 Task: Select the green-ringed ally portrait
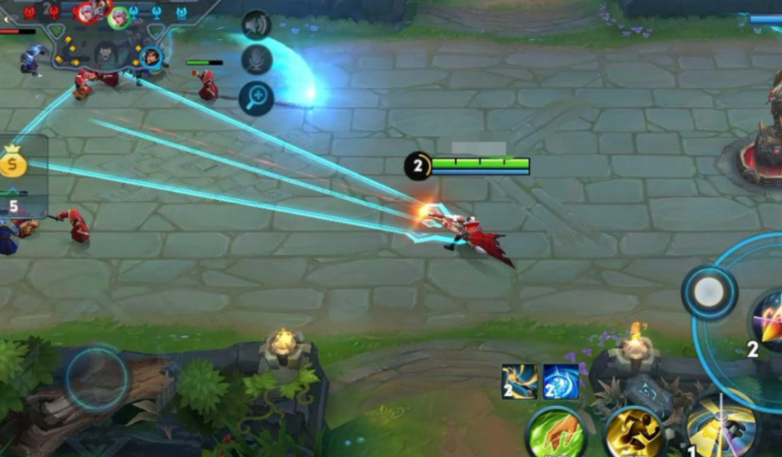(x=119, y=17)
